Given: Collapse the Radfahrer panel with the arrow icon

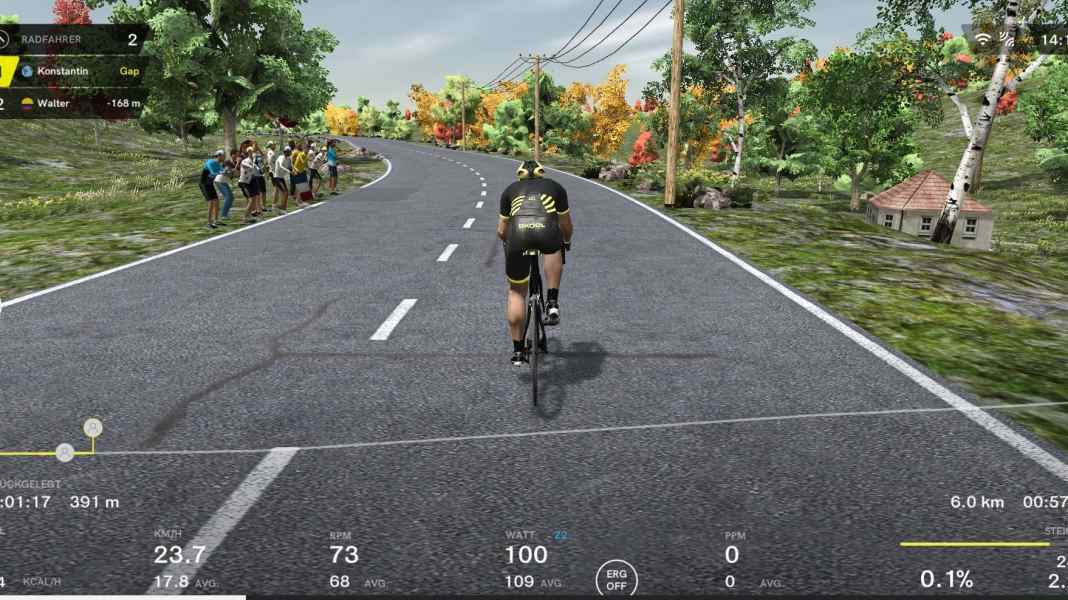Looking at the screenshot, I should (3, 40).
